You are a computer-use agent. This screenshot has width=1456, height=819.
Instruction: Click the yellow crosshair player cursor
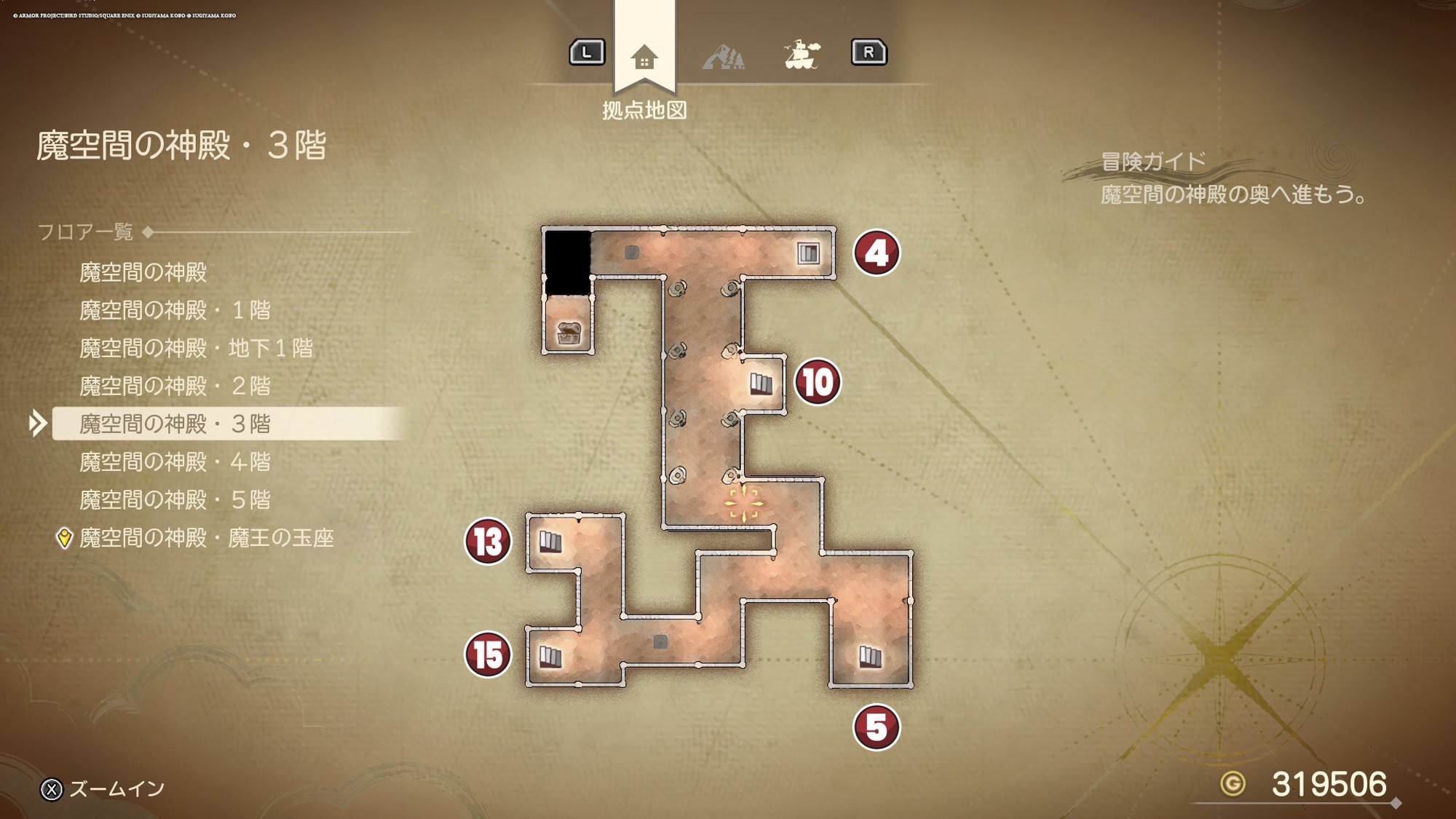pos(743,504)
